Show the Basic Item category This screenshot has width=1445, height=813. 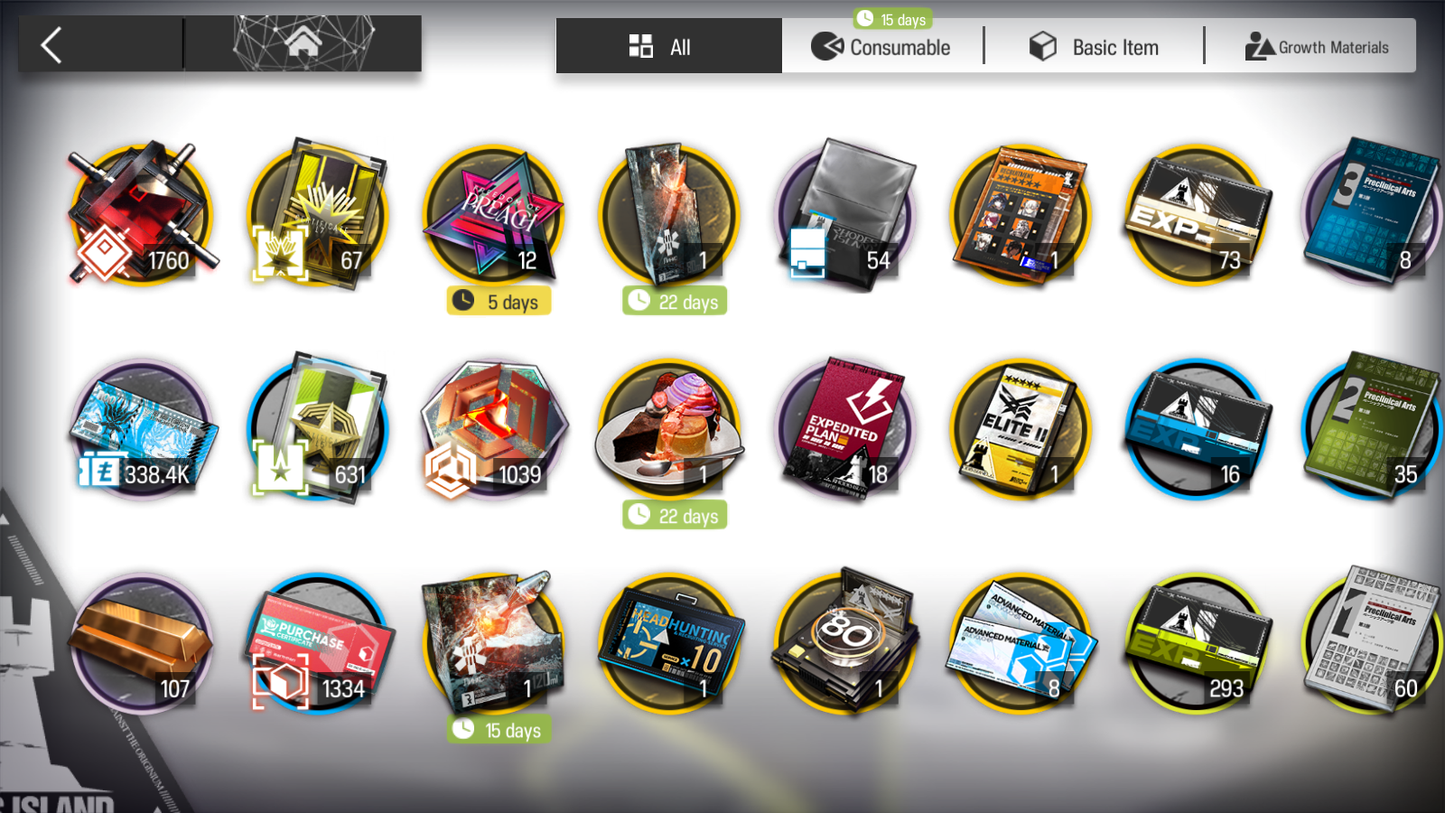coord(1095,47)
